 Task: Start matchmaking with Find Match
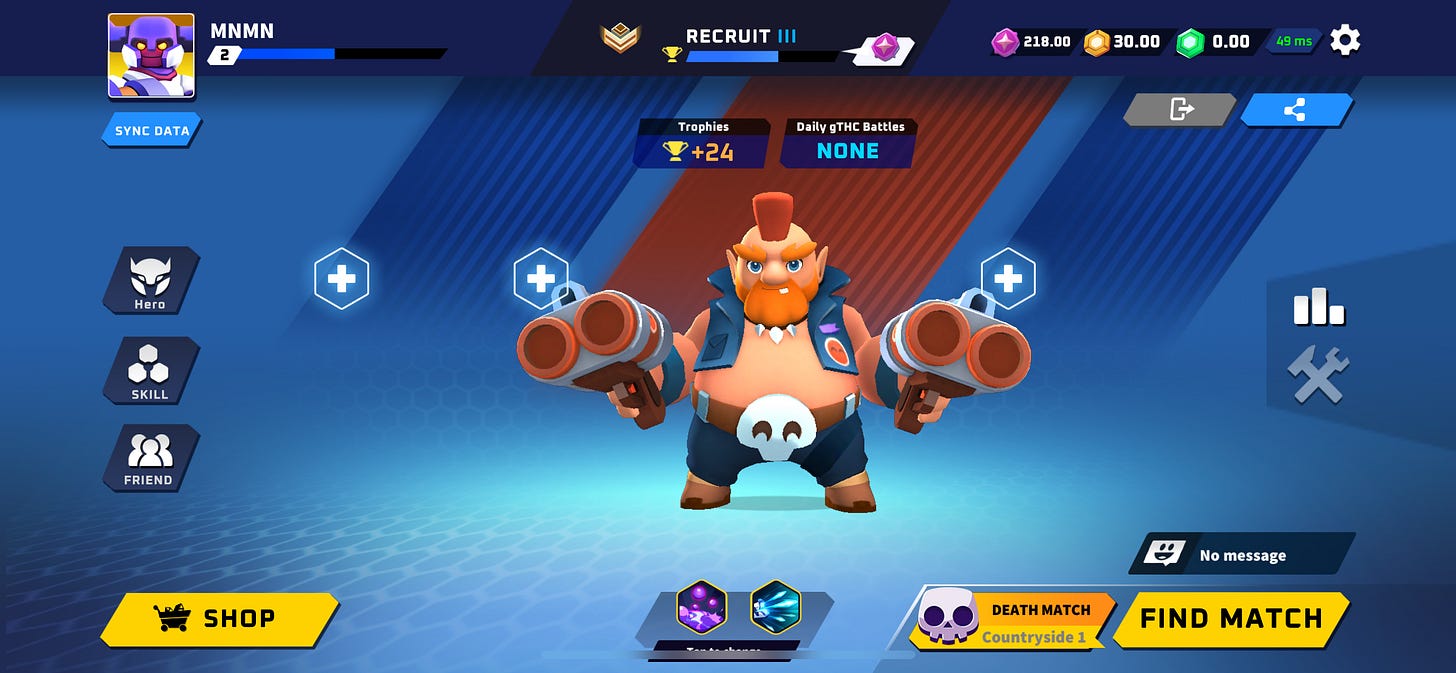pyautogui.click(x=1231, y=619)
